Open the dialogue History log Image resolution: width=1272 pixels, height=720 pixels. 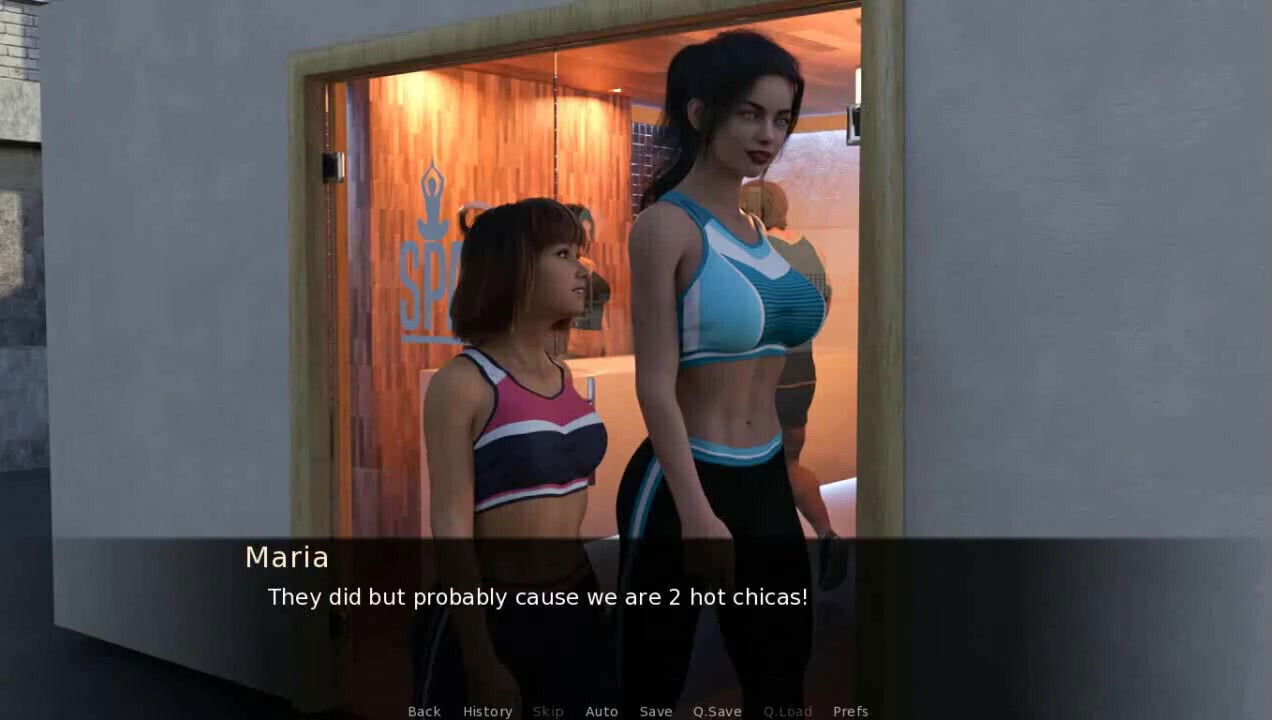tap(487, 711)
